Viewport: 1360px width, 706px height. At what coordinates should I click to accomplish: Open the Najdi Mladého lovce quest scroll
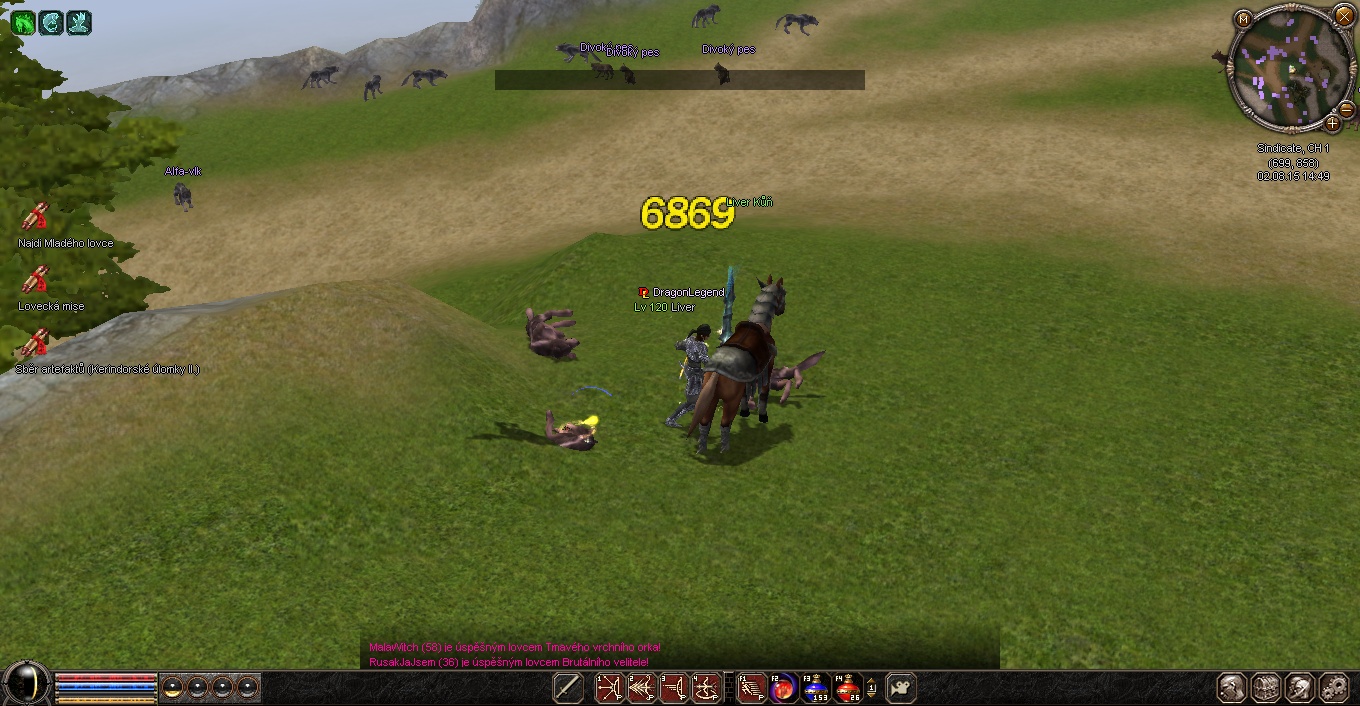[x=36, y=217]
